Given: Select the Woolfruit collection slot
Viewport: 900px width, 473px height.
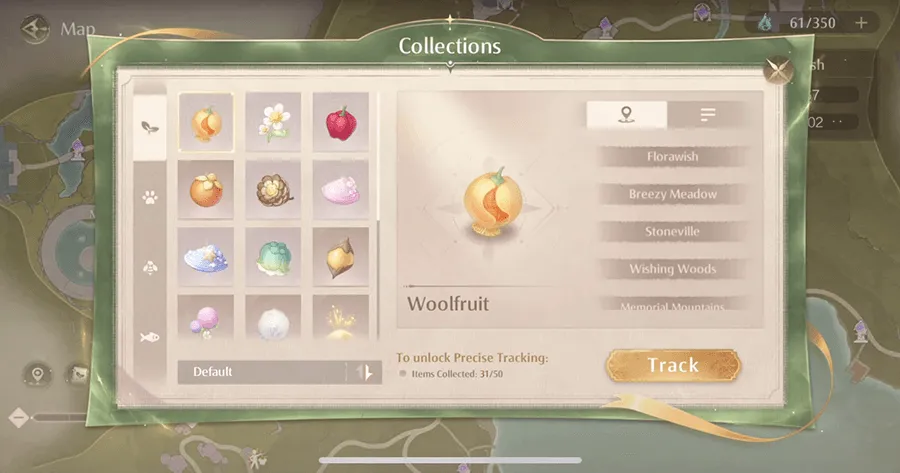Looking at the screenshot, I should (206, 122).
